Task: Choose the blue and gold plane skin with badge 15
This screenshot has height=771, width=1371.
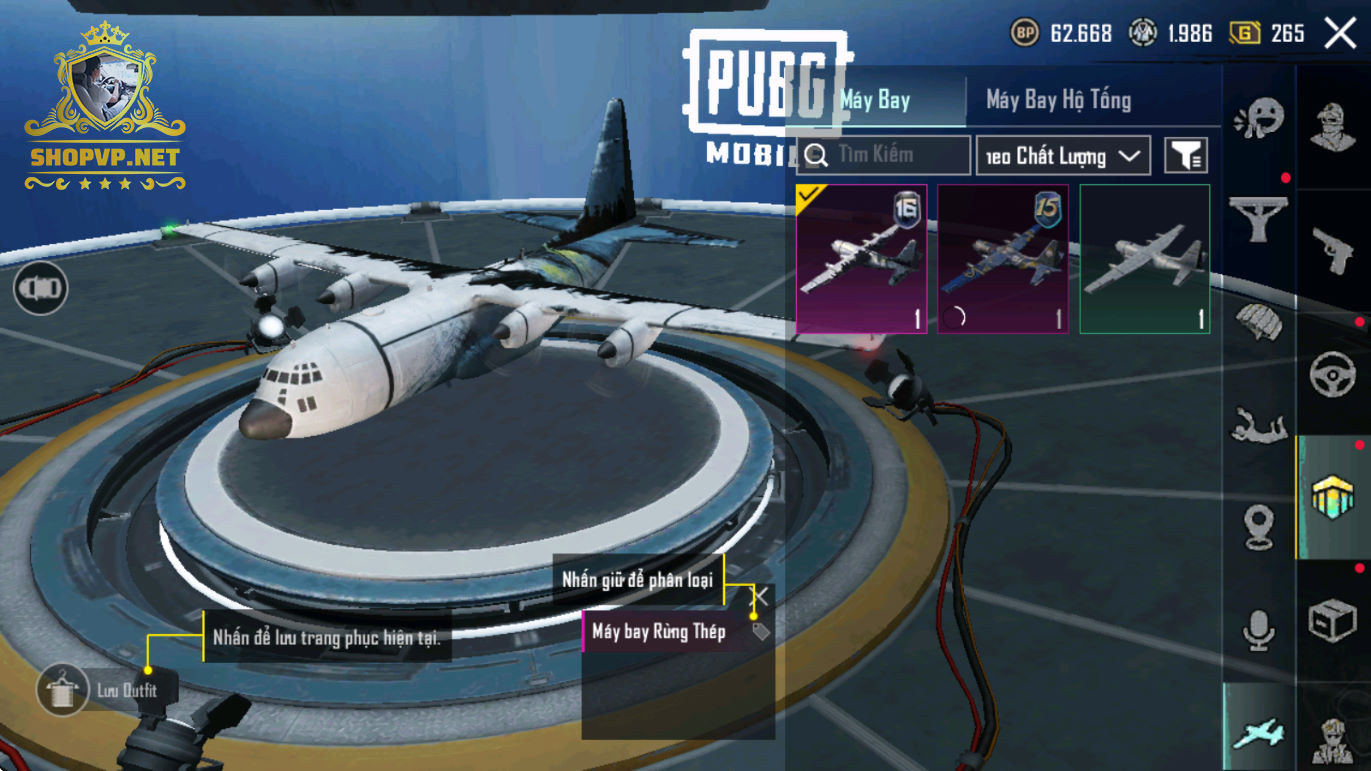Action: [x=1003, y=259]
